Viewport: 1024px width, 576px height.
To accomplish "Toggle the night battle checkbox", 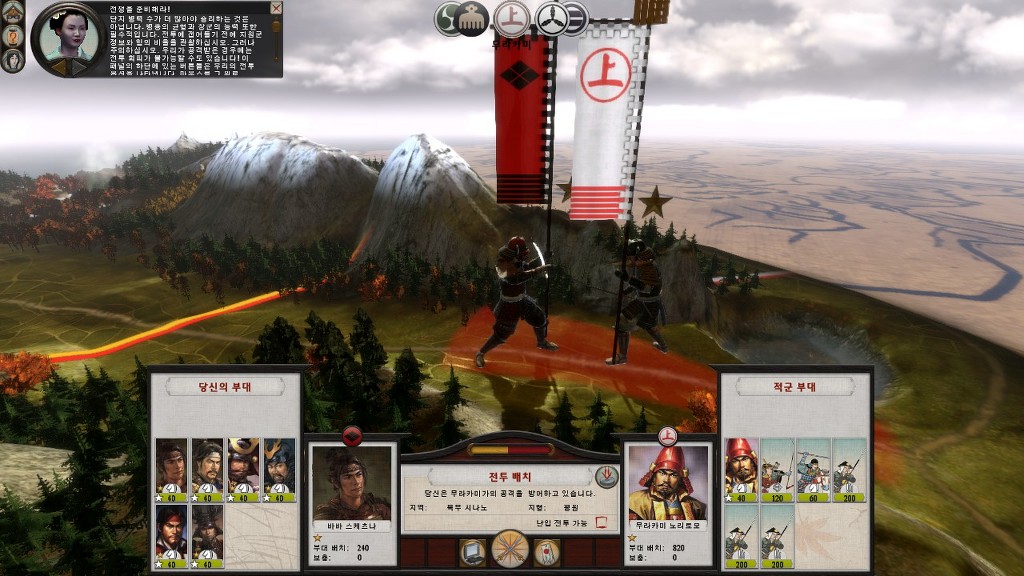I will click(601, 522).
